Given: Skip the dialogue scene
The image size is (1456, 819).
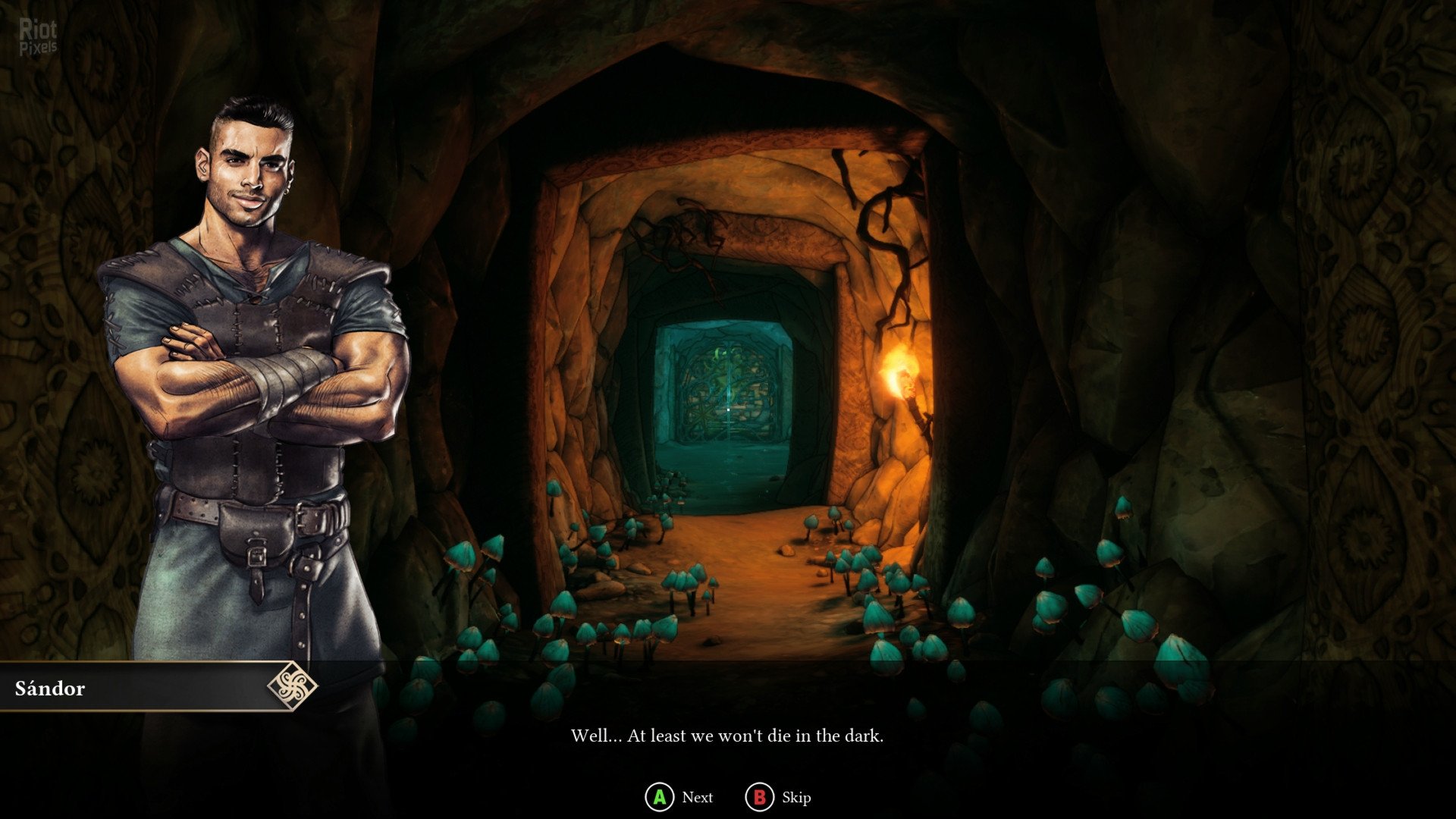Looking at the screenshot, I should click(x=778, y=797).
